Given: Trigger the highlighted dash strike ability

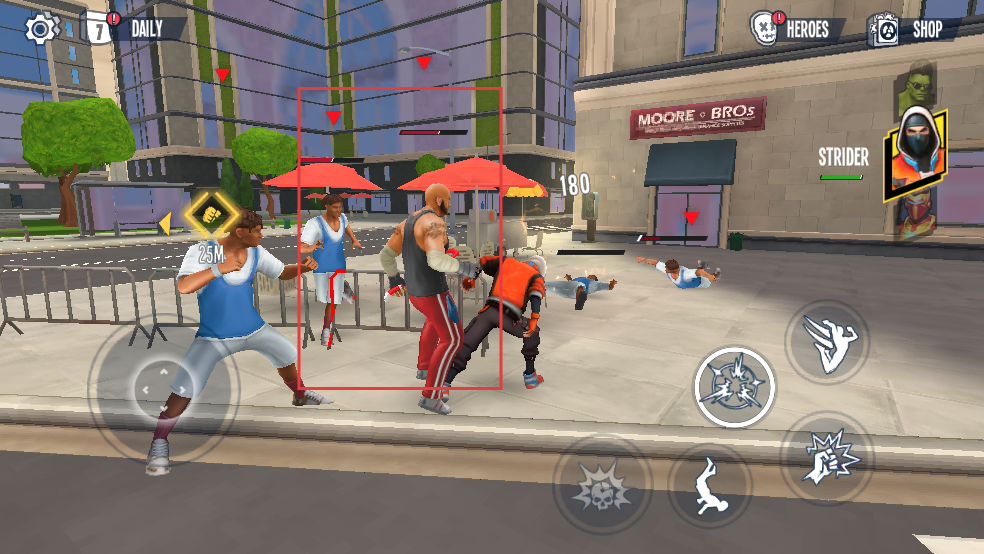Looking at the screenshot, I should click(735, 387).
